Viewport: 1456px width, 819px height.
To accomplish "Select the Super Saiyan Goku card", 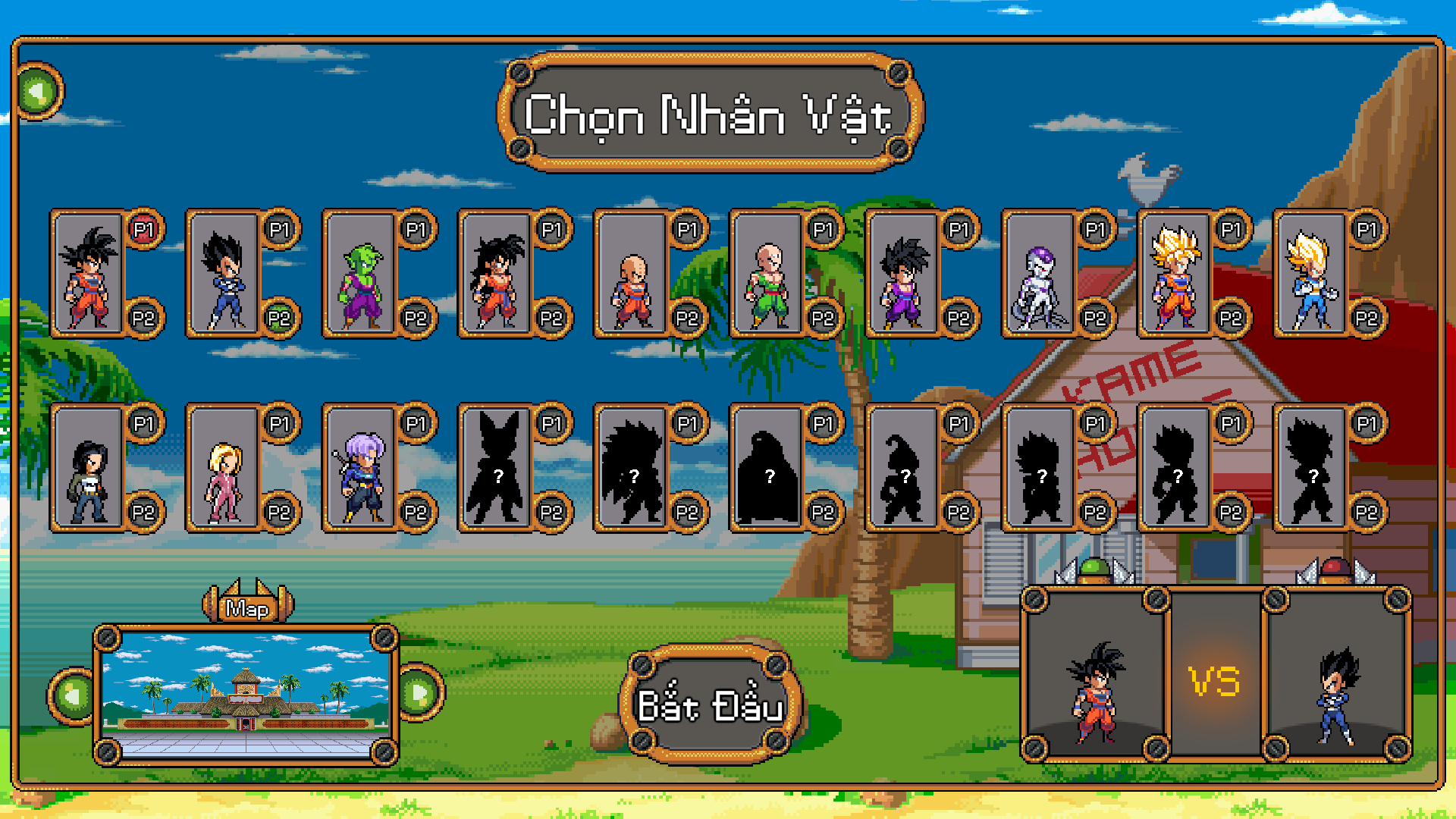I will pyautogui.click(x=1175, y=273).
